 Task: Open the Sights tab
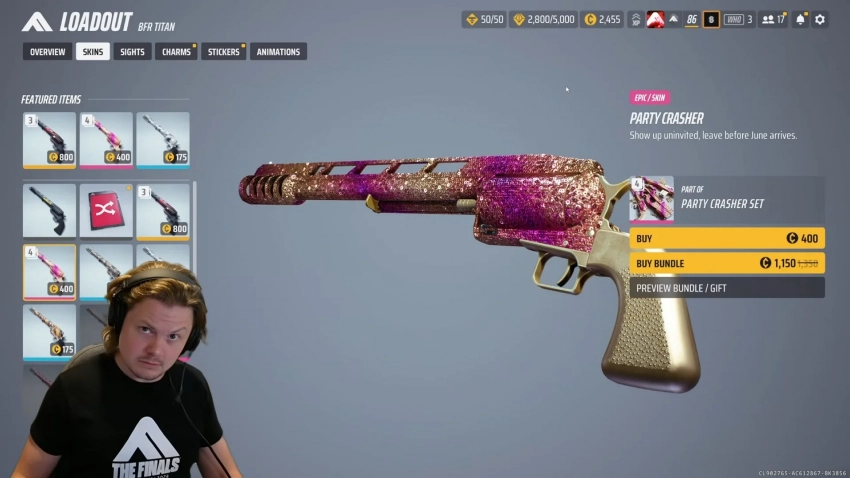tap(132, 52)
